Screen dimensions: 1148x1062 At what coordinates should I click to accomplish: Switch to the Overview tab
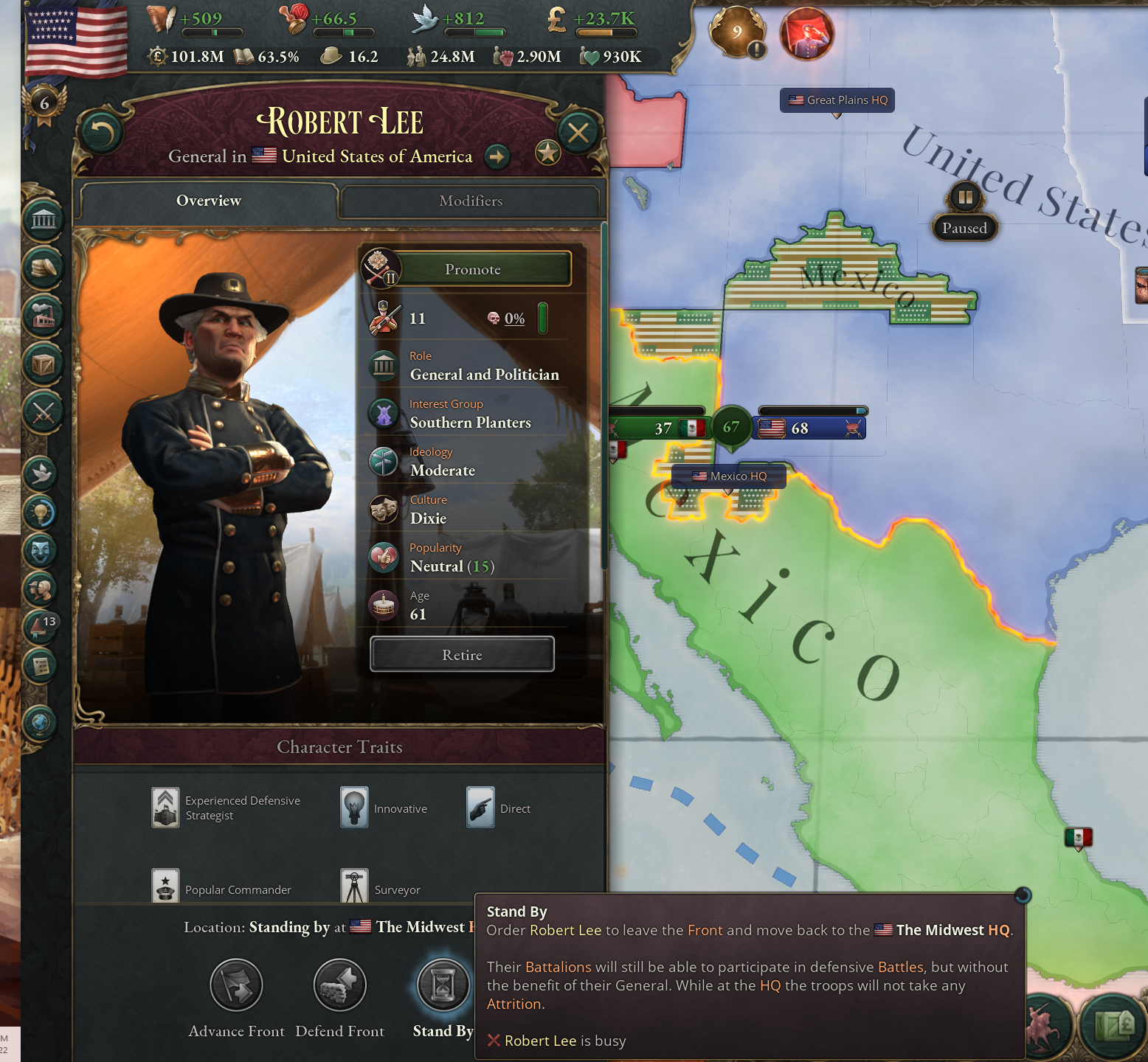pos(209,201)
